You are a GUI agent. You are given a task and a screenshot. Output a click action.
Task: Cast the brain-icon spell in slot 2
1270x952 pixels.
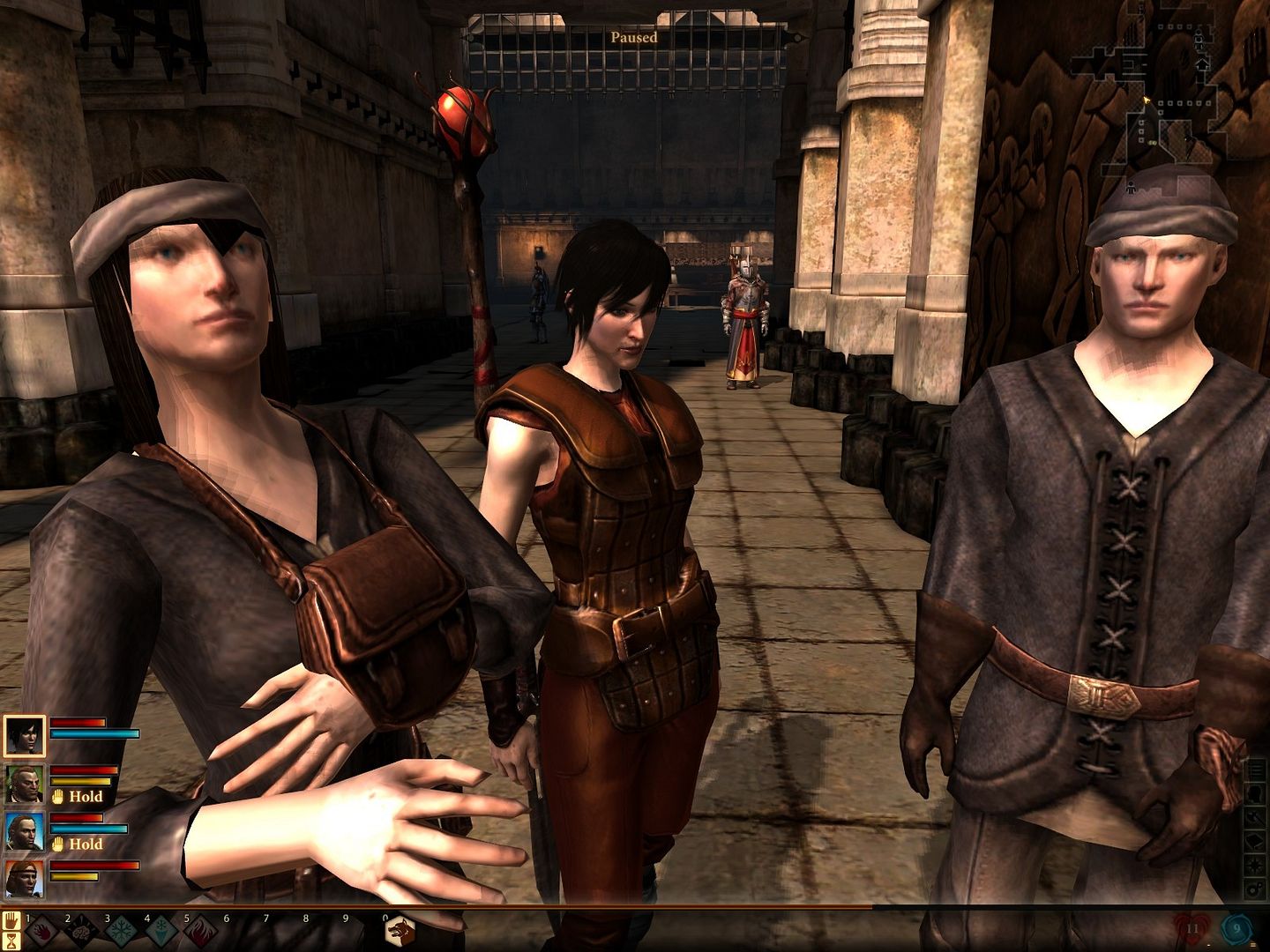[x=80, y=933]
